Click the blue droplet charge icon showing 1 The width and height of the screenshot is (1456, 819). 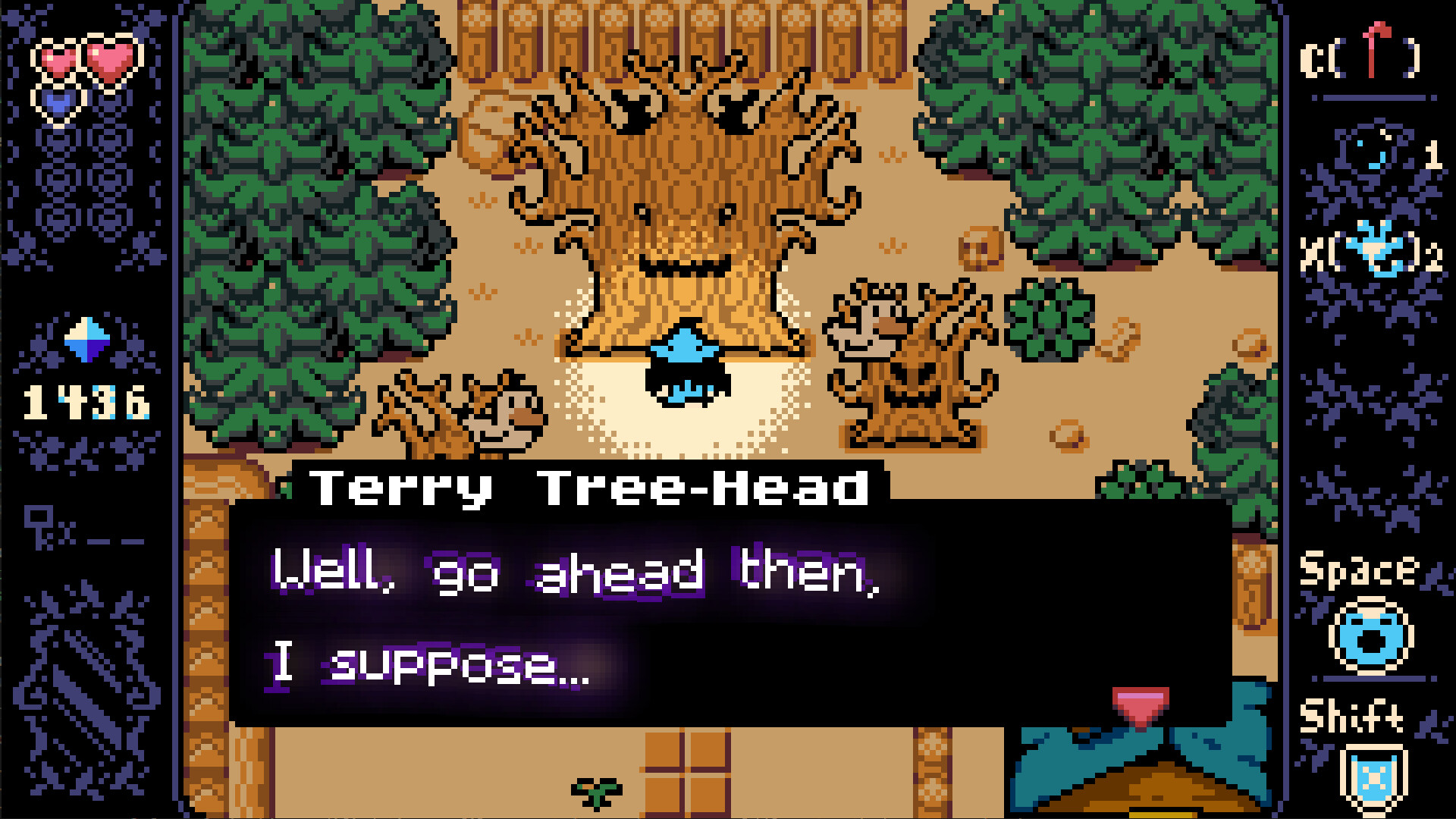pos(1373,155)
